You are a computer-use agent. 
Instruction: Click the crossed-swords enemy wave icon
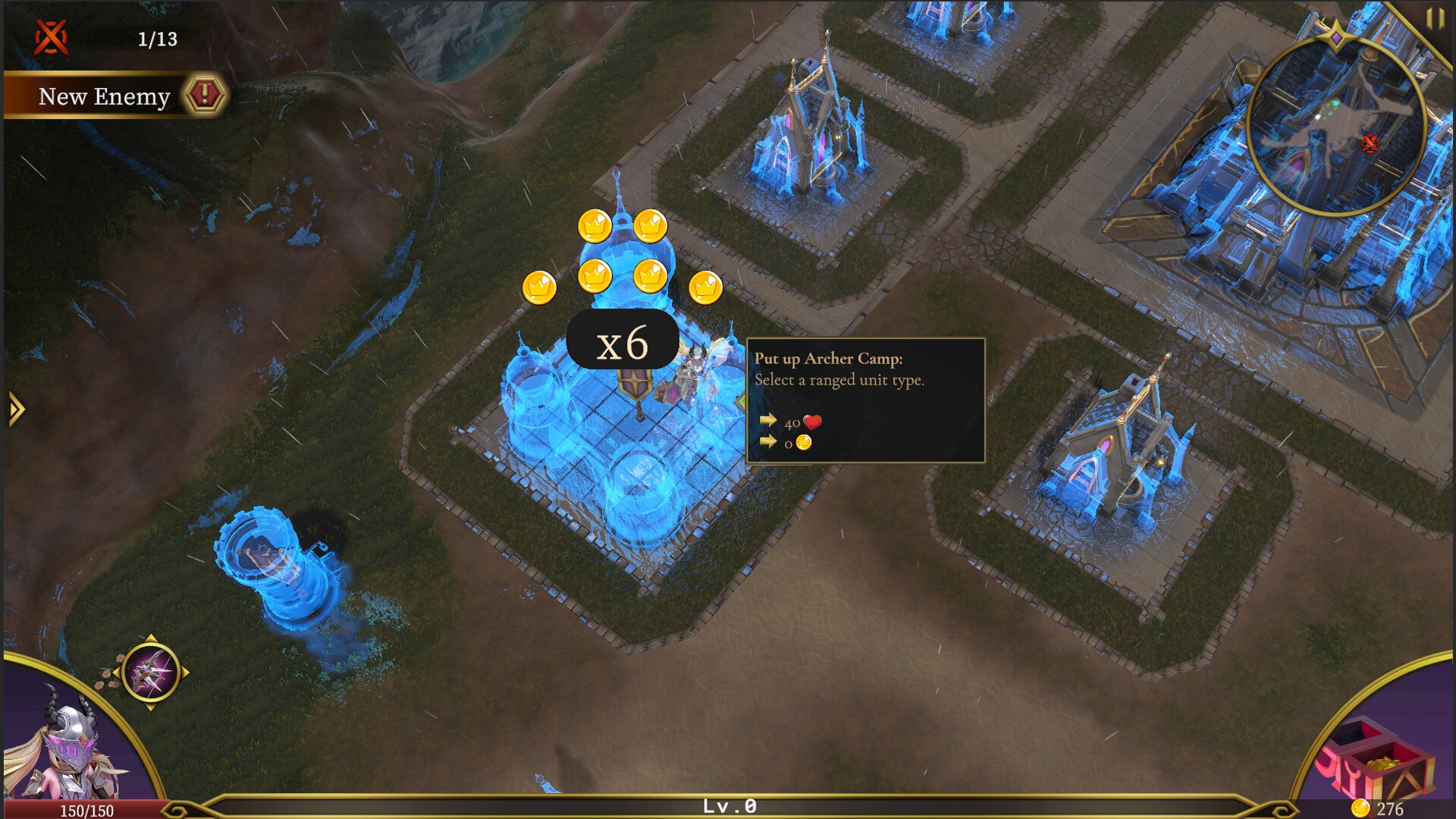52,37
